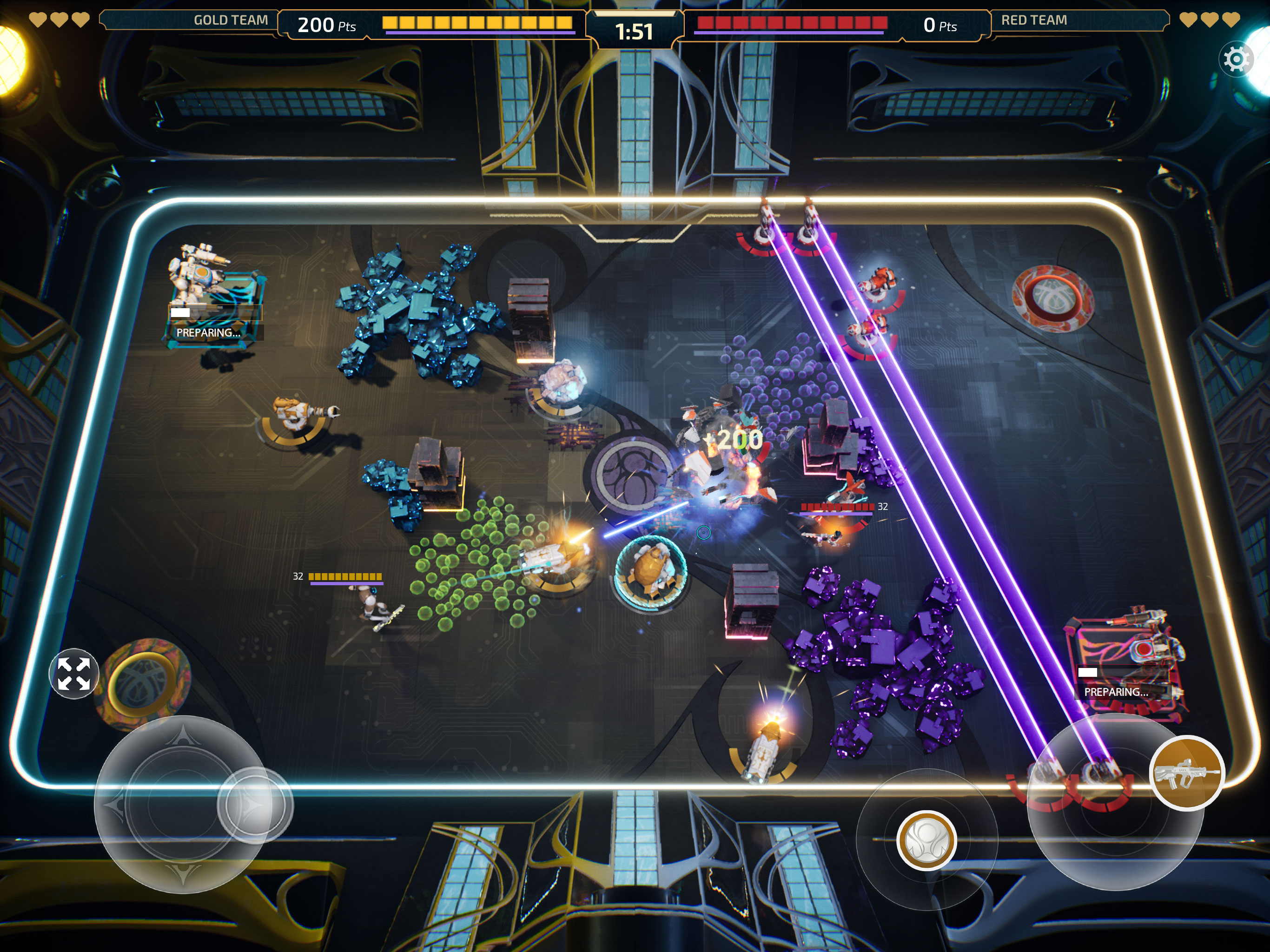Toggle fullscreen with the expand arrows button
The image size is (1270, 952).
pyautogui.click(x=74, y=674)
